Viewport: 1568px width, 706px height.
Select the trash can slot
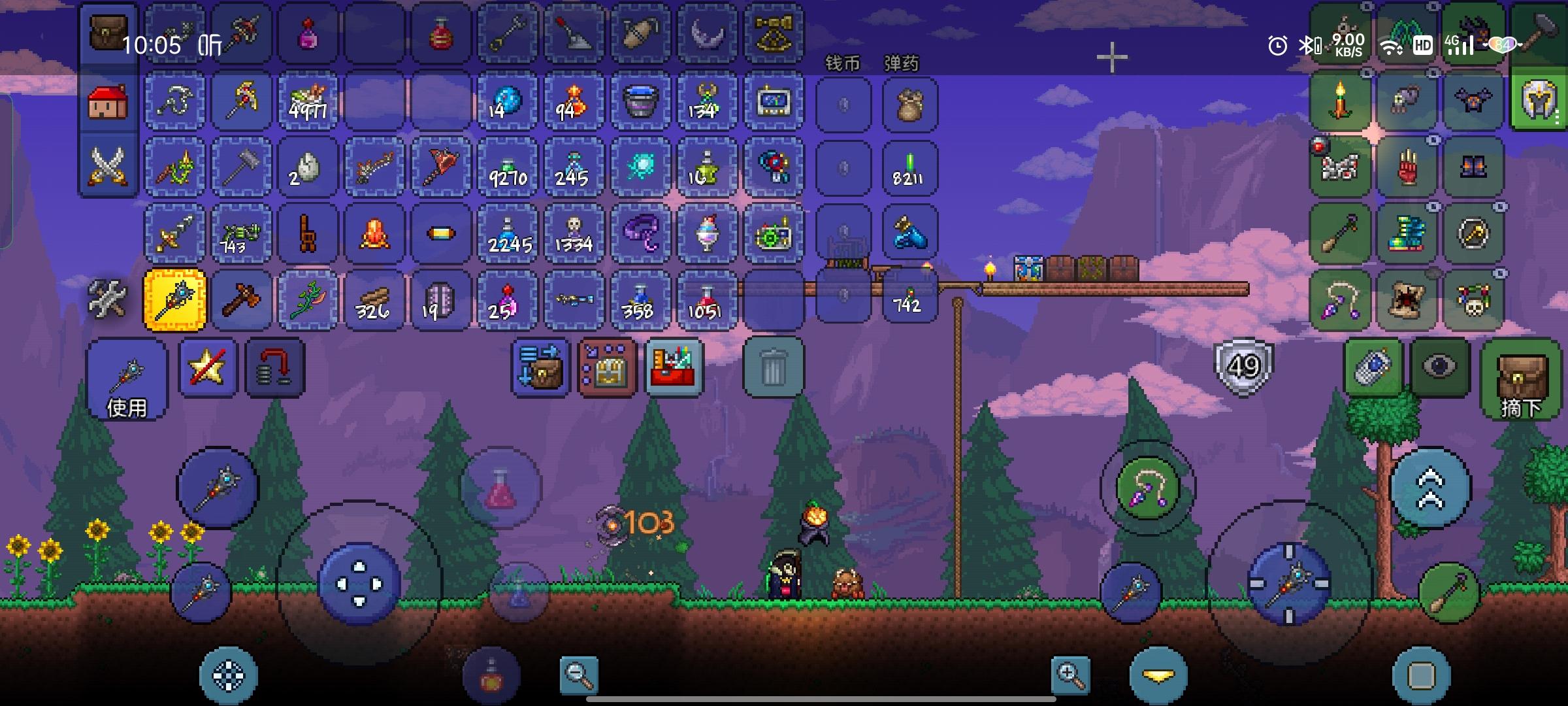pyautogui.click(x=774, y=367)
